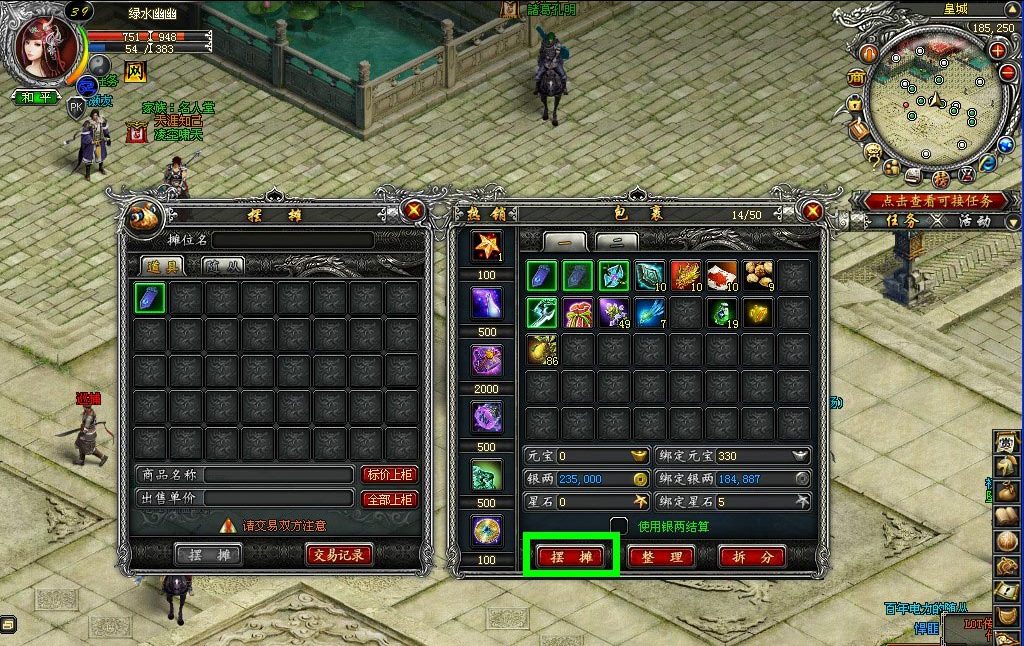Close the 摆摊 stall window
This screenshot has height=646, width=1024.
413,211
